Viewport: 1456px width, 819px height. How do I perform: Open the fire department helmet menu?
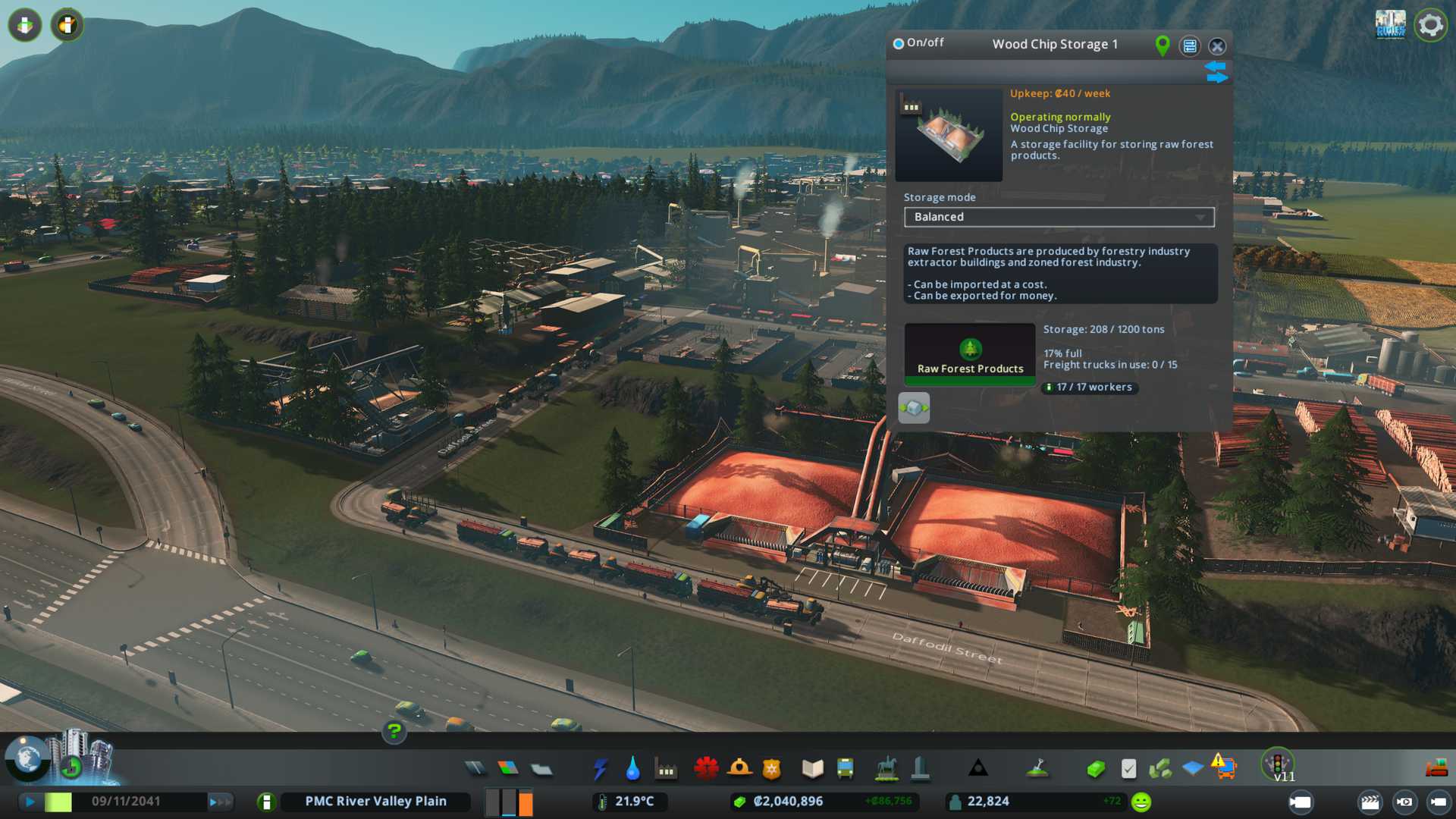(x=739, y=769)
